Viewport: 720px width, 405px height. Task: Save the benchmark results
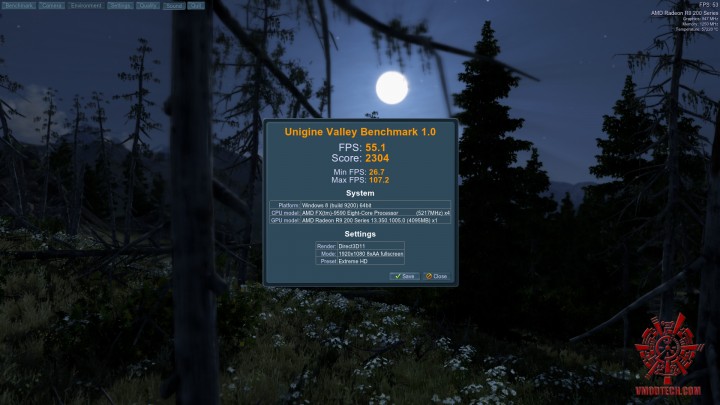[404, 276]
